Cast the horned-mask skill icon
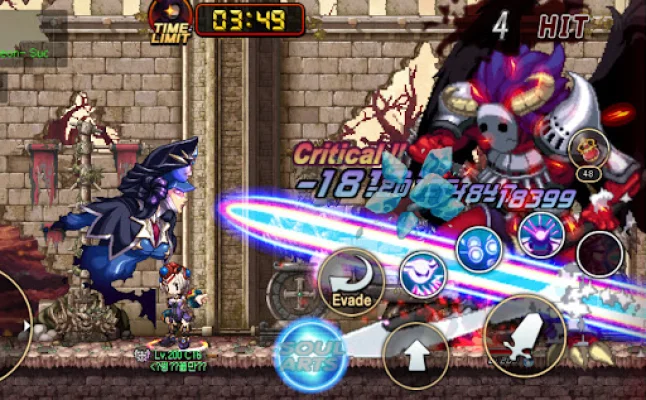This screenshot has width=646, height=400. tap(423, 274)
